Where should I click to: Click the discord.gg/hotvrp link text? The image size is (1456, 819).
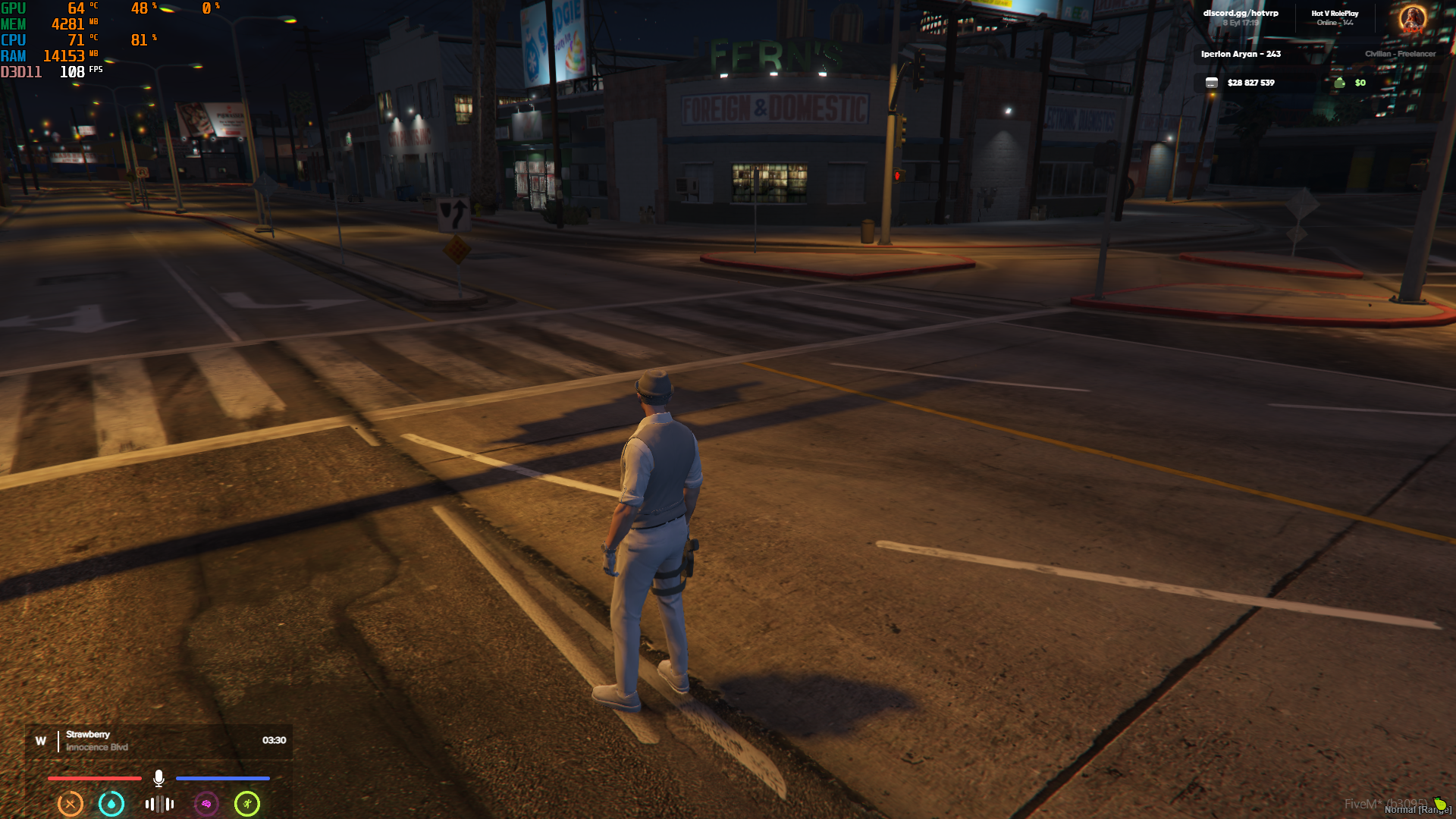[x=1241, y=13]
